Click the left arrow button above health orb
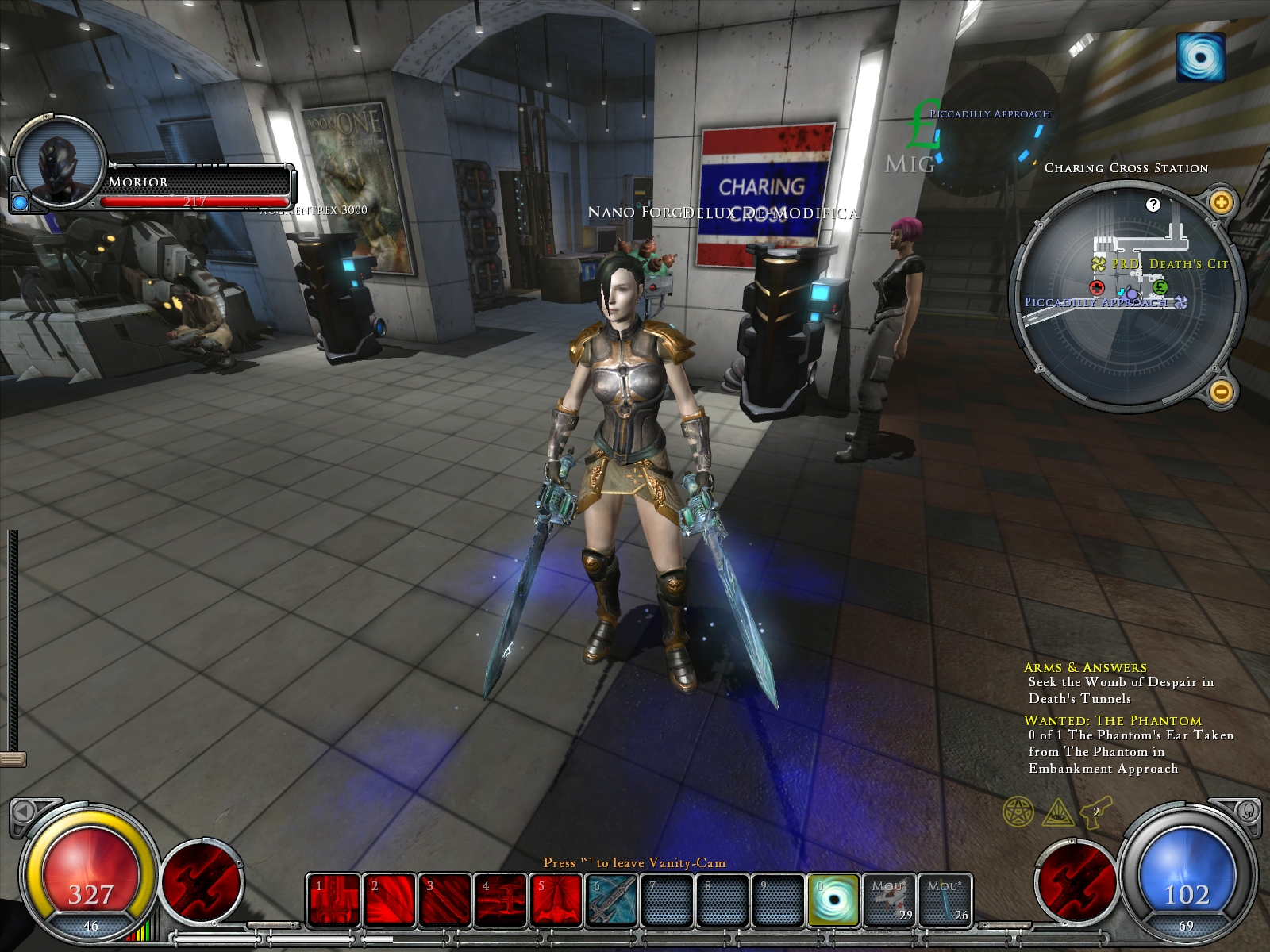 coord(24,811)
